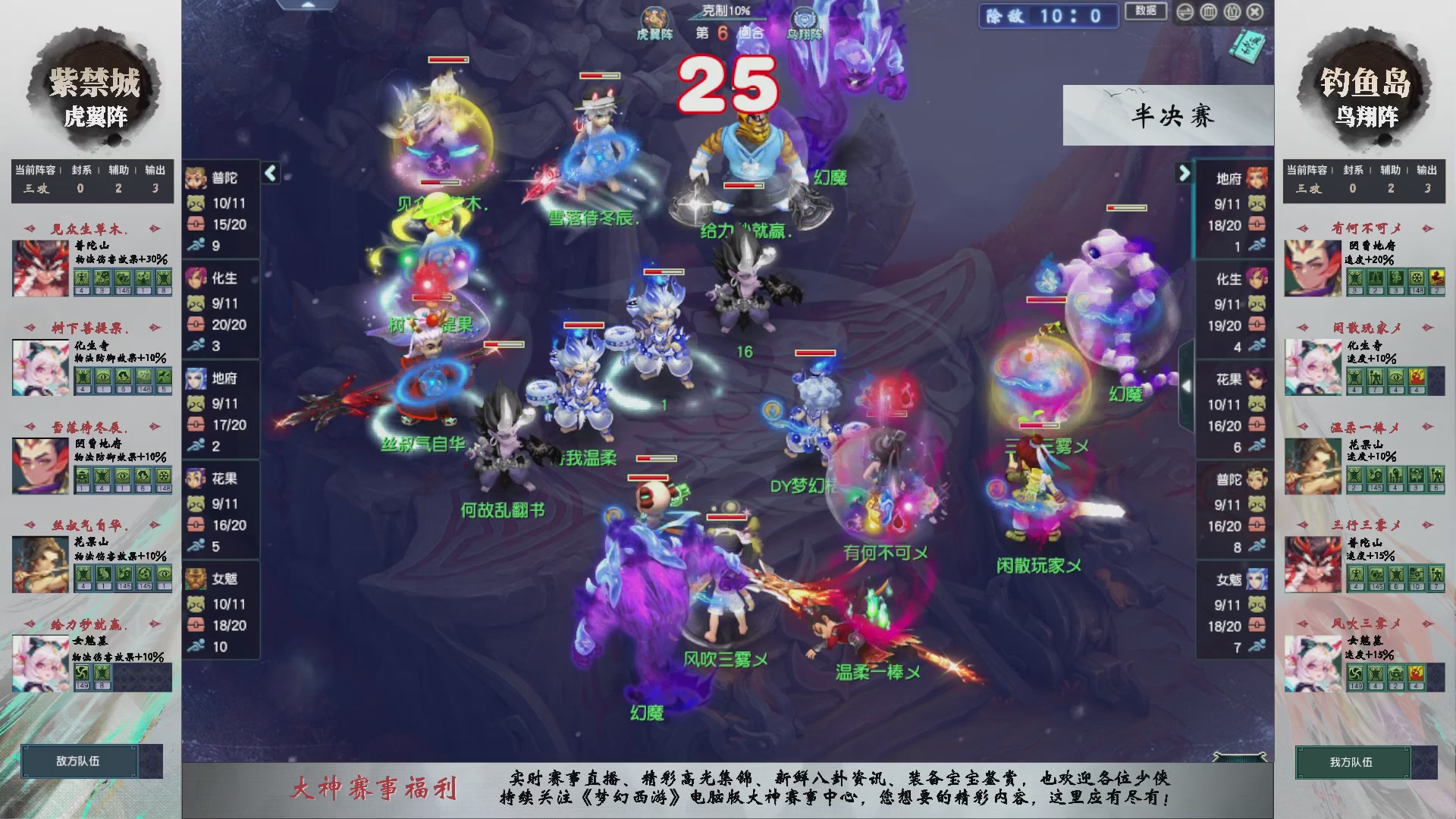Collapse the left character panel with the left arrow
The height and width of the screenshot is (819, 1456).
pos(269,173)
